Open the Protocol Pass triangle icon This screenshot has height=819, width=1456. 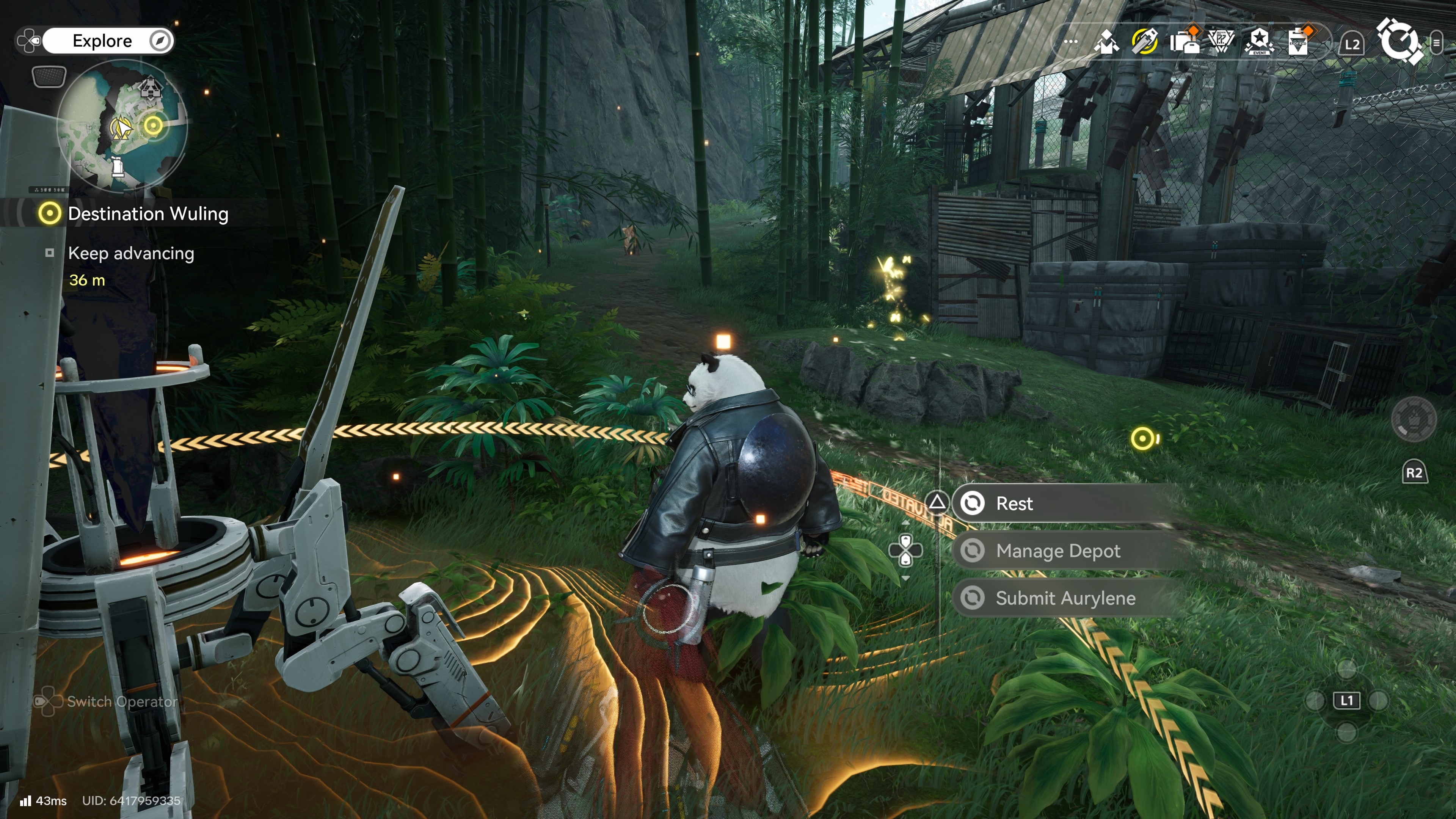point(1221,42)
